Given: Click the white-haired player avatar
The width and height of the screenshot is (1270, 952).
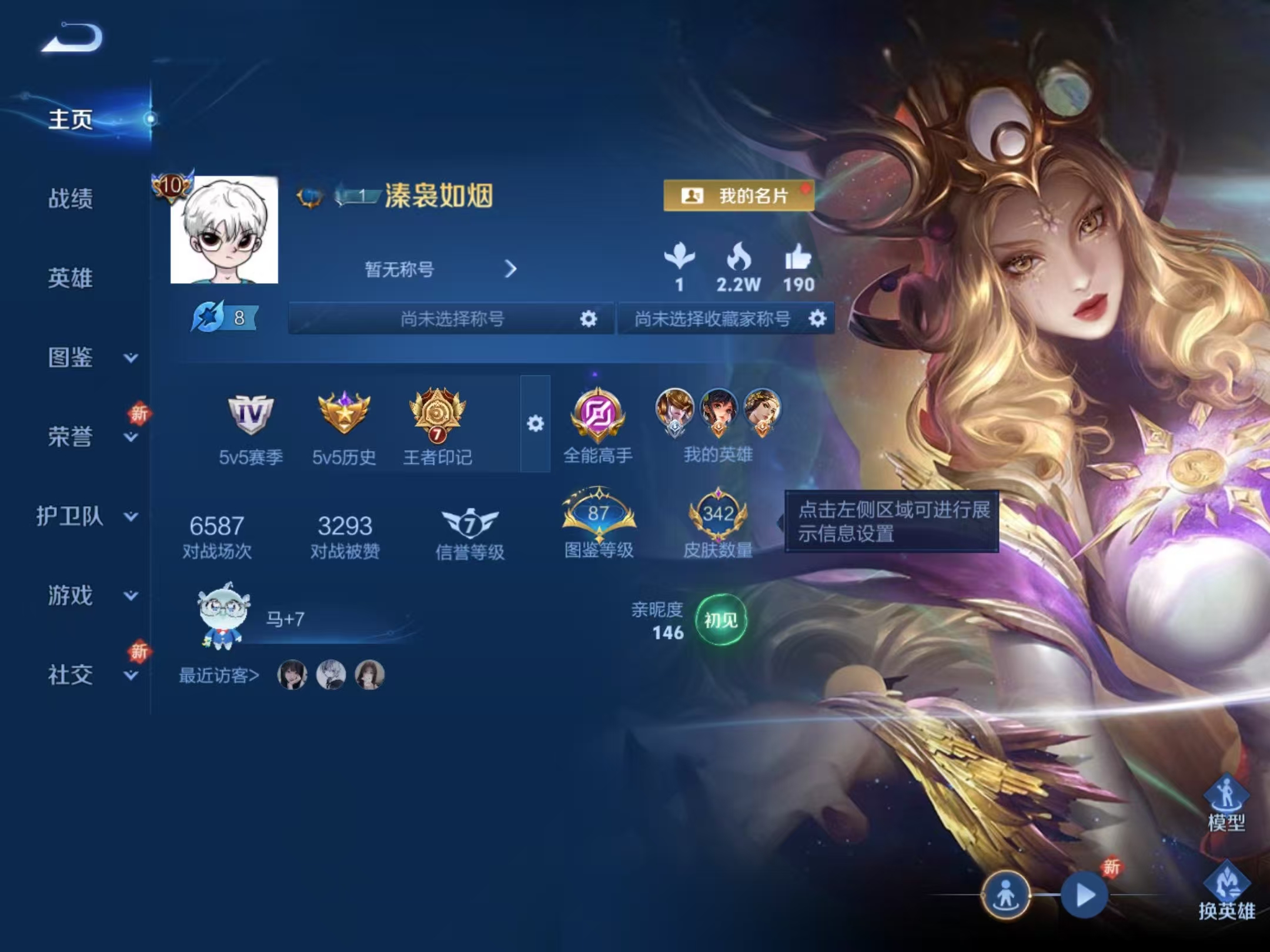Looking at the screenshot, I should [224, 230].
